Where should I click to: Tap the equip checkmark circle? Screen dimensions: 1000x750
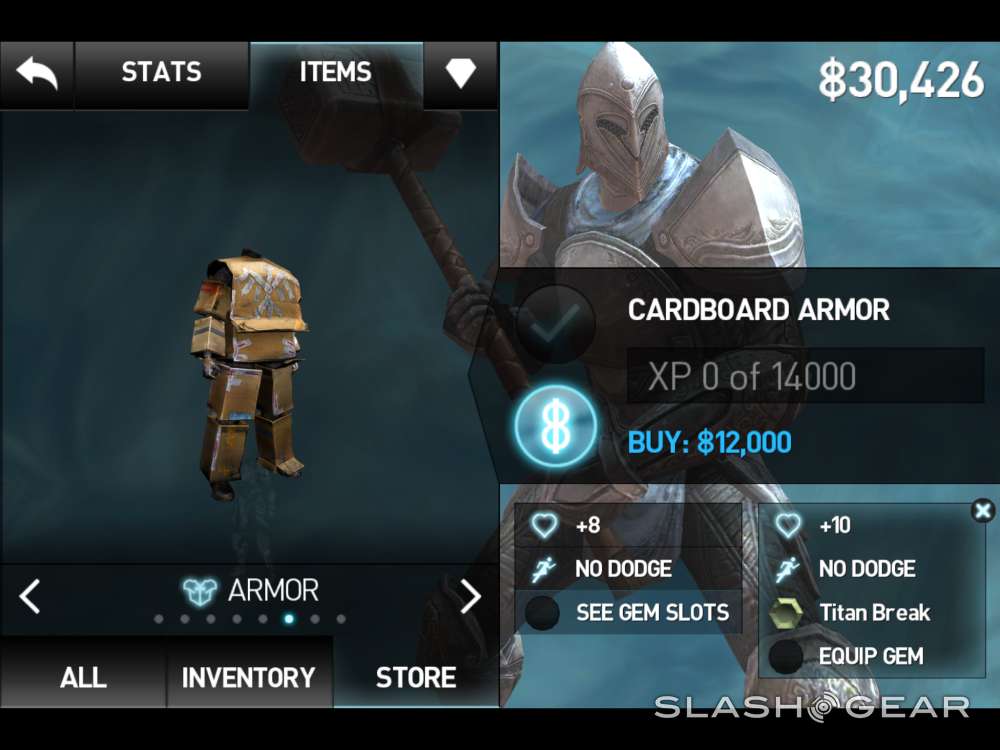click(556, 322)
